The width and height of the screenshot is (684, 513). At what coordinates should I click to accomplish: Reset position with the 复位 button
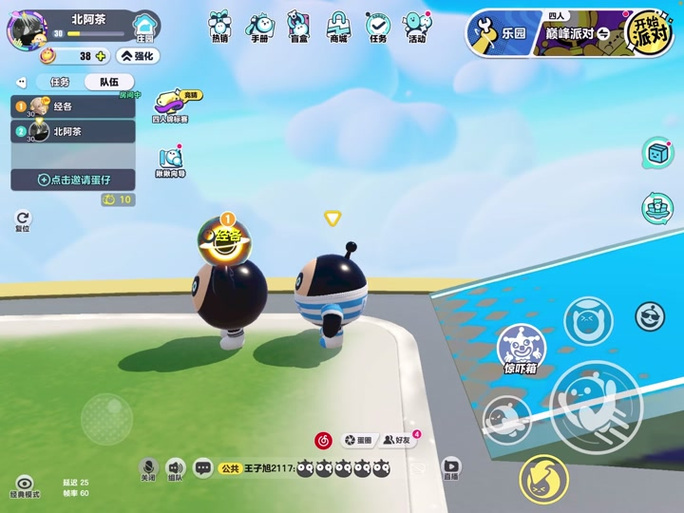click(22, 220)
